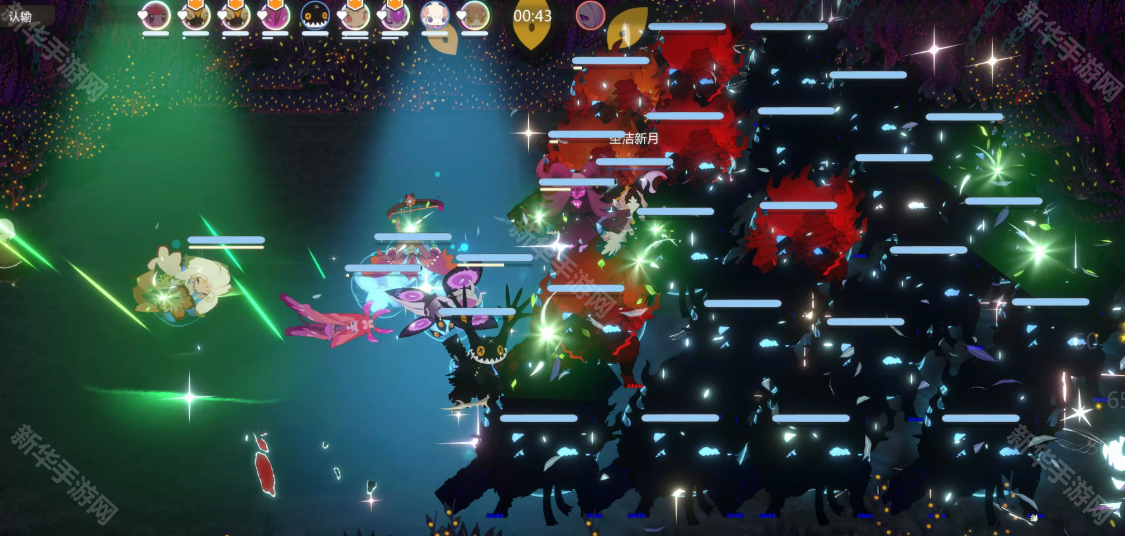Select the black monster portrait with blue eyes
1125x536 pixels.
(315, 15)
